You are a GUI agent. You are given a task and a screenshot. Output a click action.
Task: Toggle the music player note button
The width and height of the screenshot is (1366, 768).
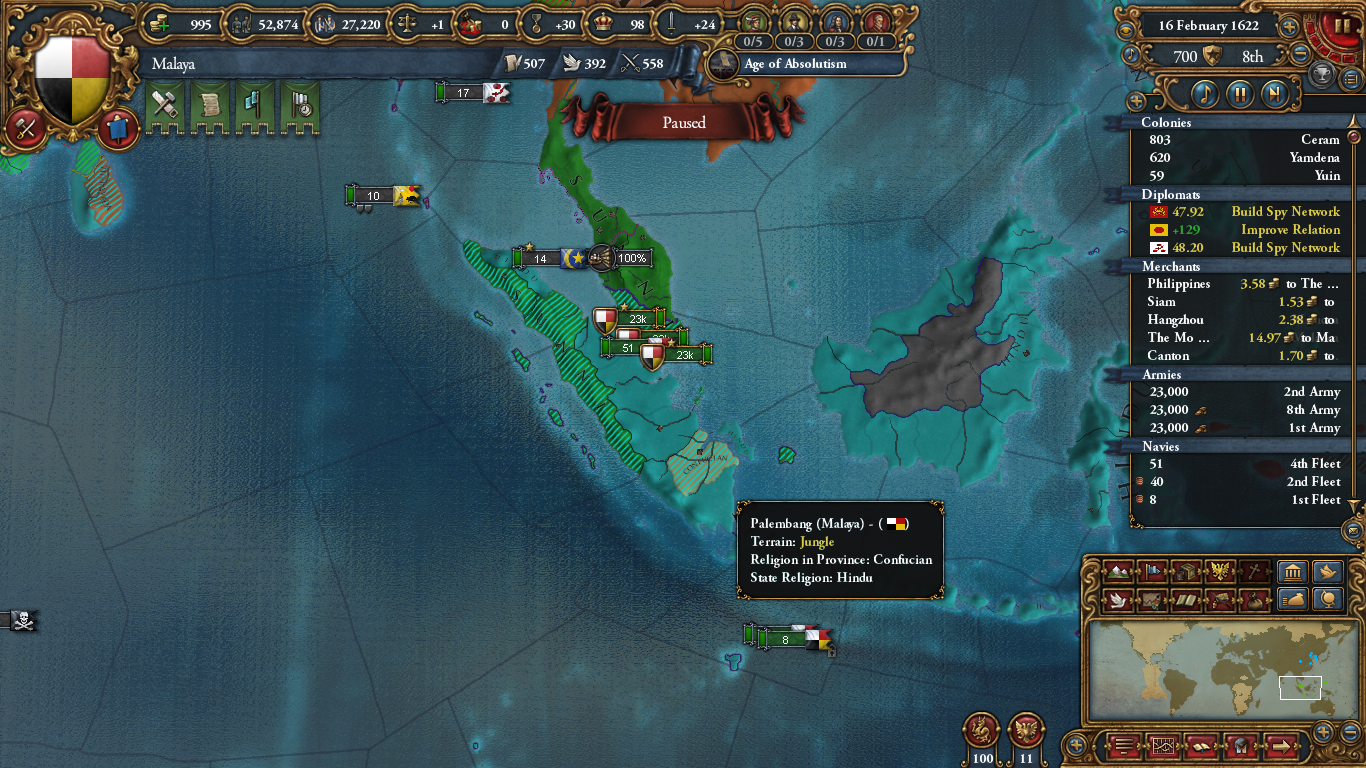click(1206, 92)
